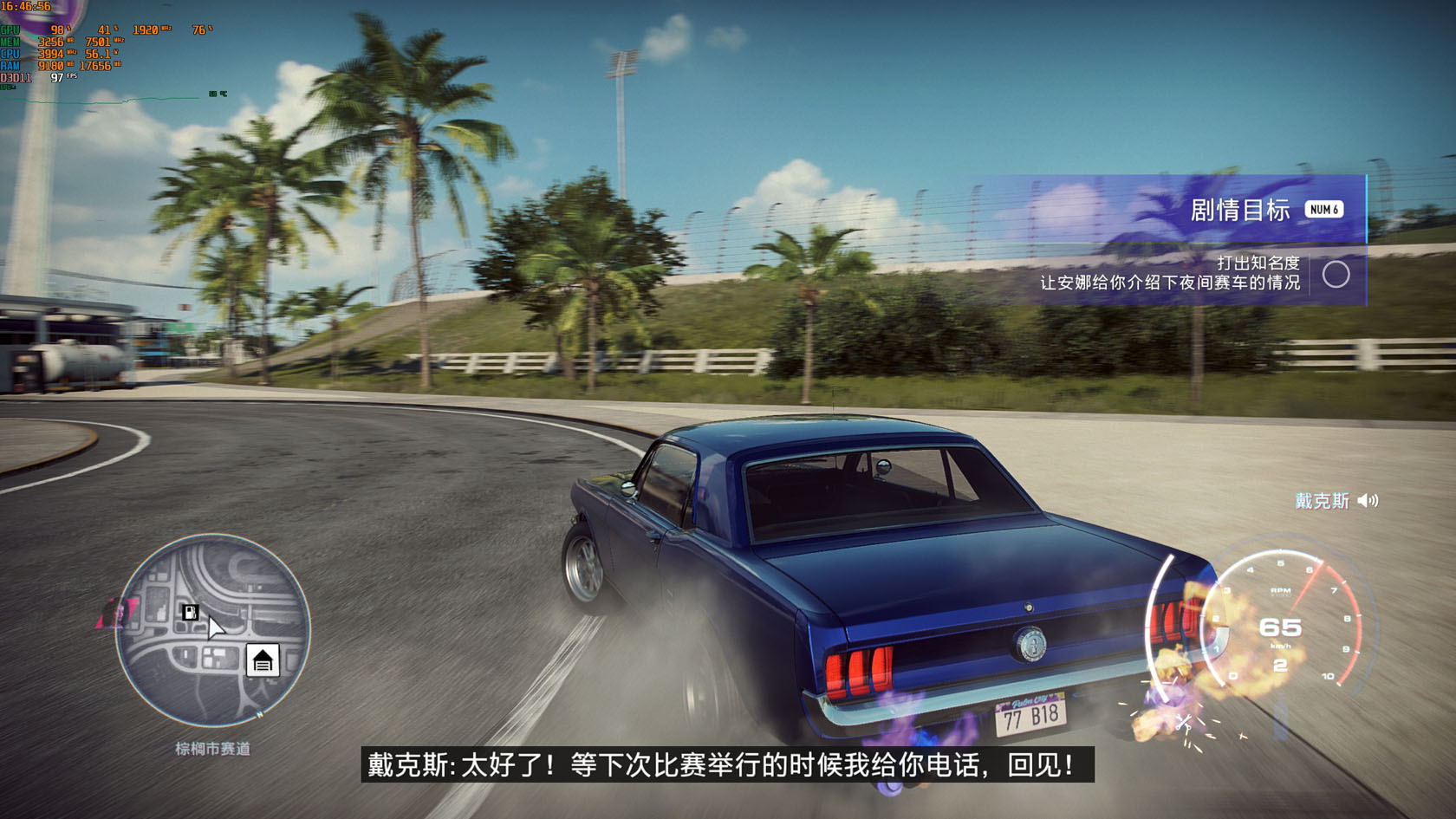This screenshot has height=819, width=1456.
Task: Expand the 剧情目标 objective panel
Action: (1240, 208)
